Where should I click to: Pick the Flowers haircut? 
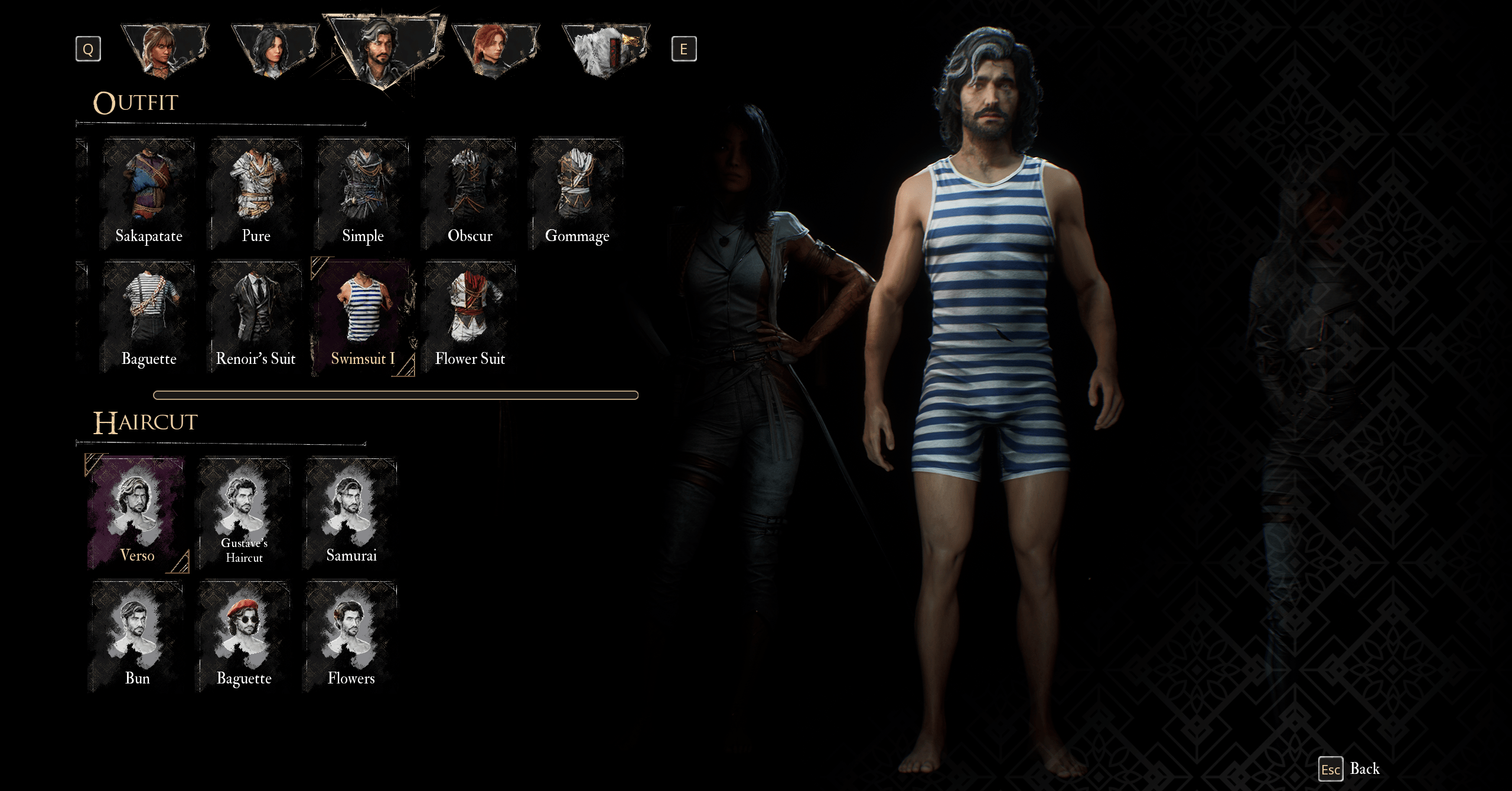(351, 636)
